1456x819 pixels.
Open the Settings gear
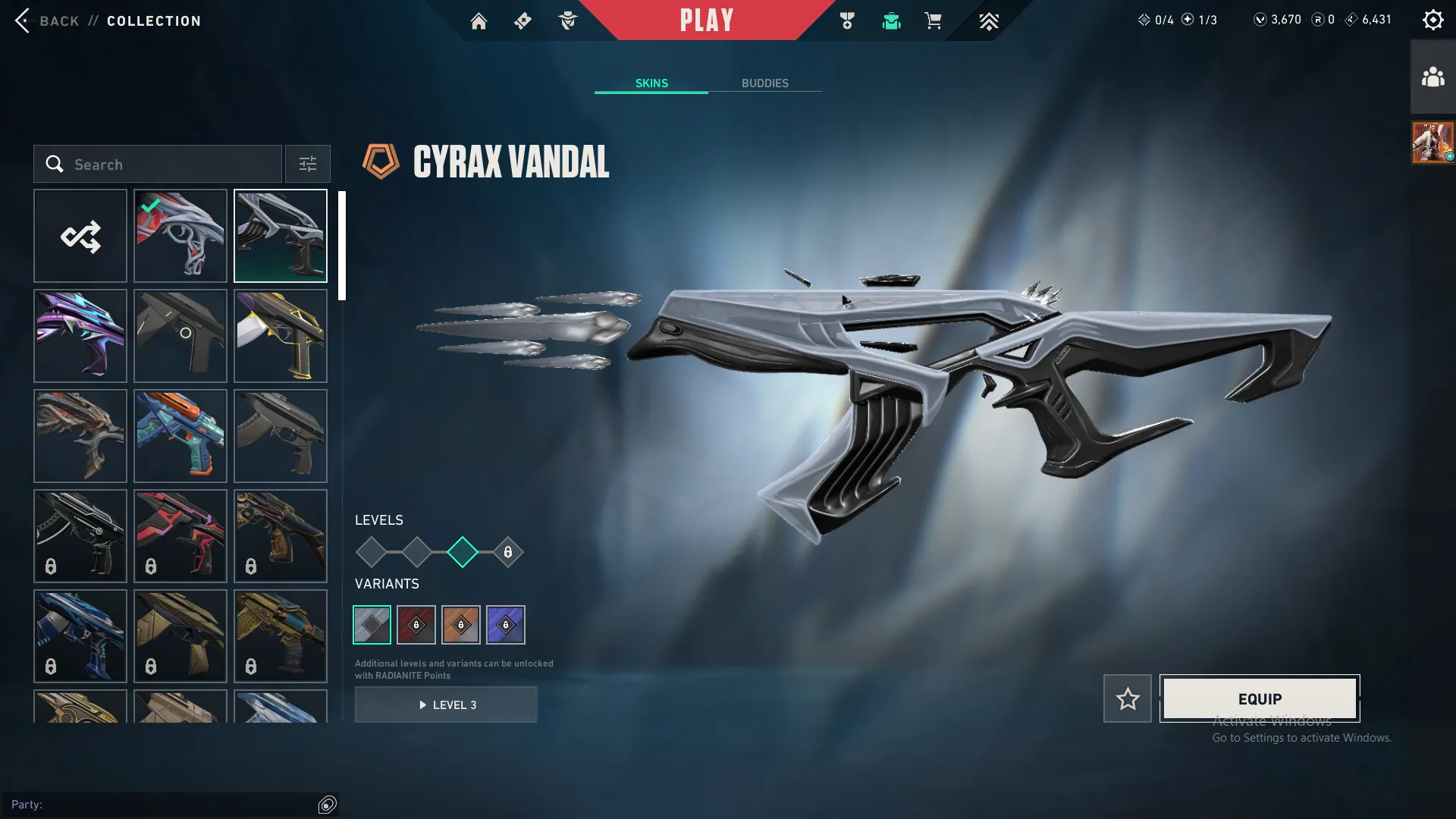click(x=1433, y=19)
